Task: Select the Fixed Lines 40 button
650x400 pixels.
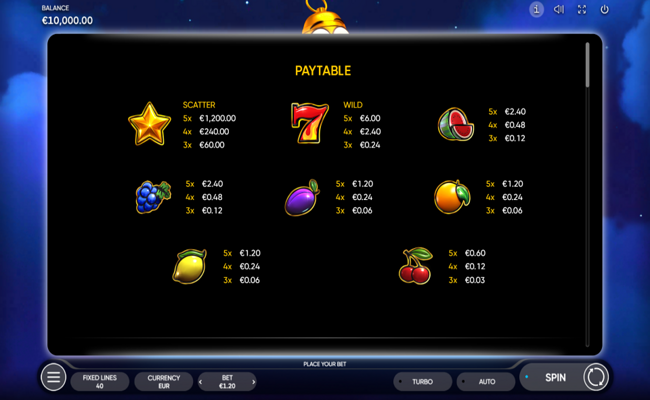Action: click(x=100, y=381)
